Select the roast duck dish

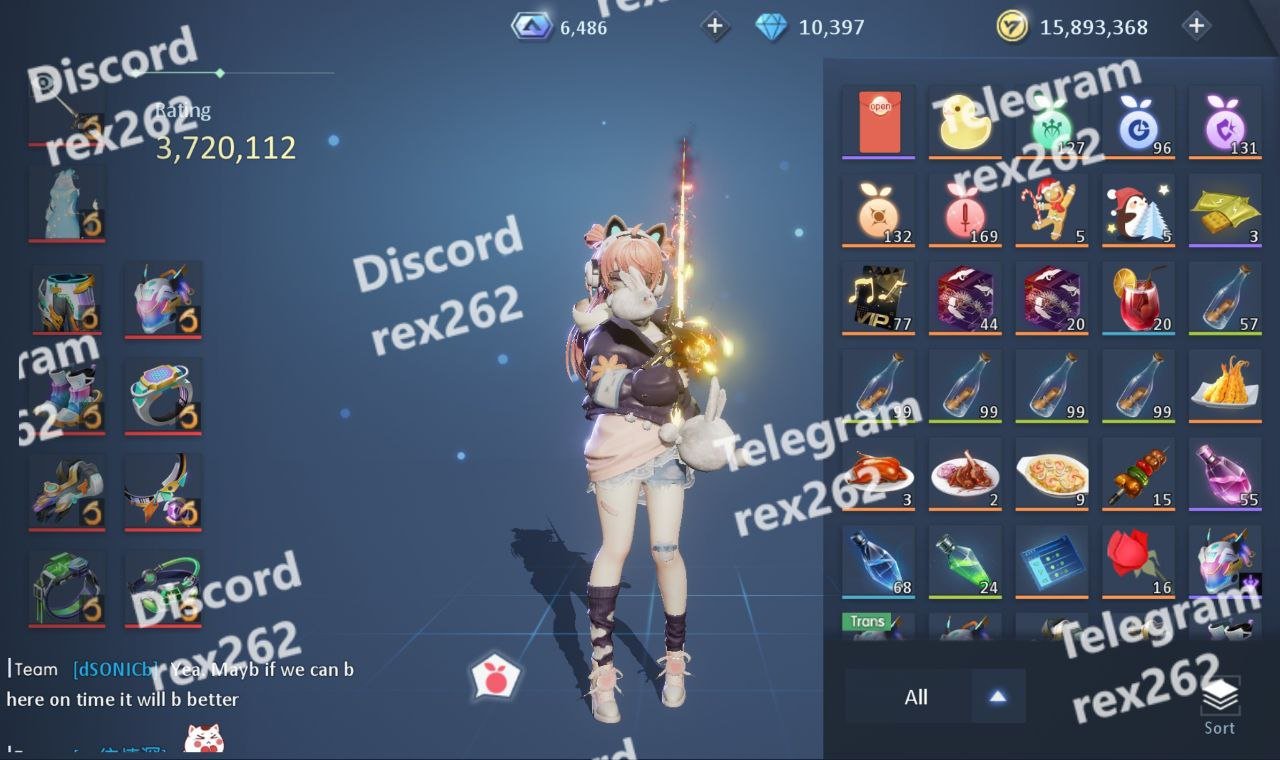[879, 474]
